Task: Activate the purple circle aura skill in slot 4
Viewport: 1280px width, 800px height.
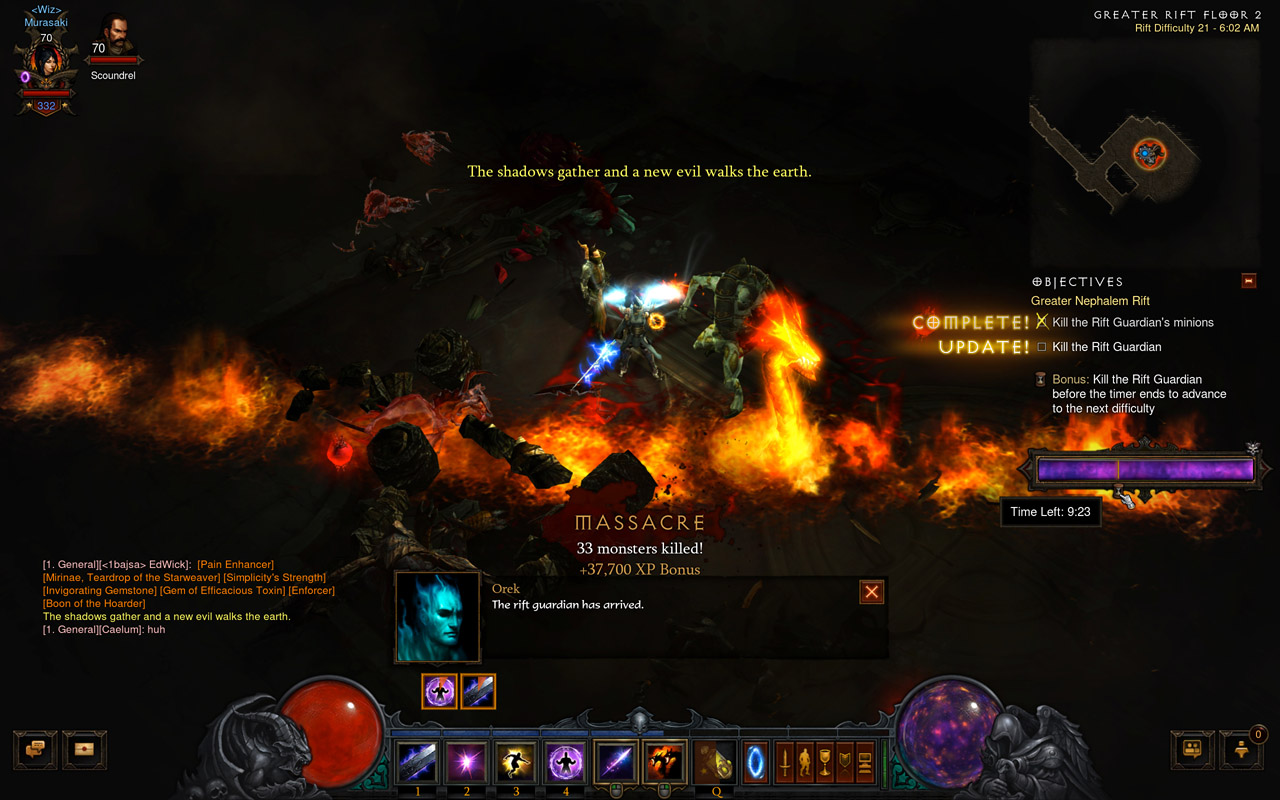Action: [x=565, y=763]
